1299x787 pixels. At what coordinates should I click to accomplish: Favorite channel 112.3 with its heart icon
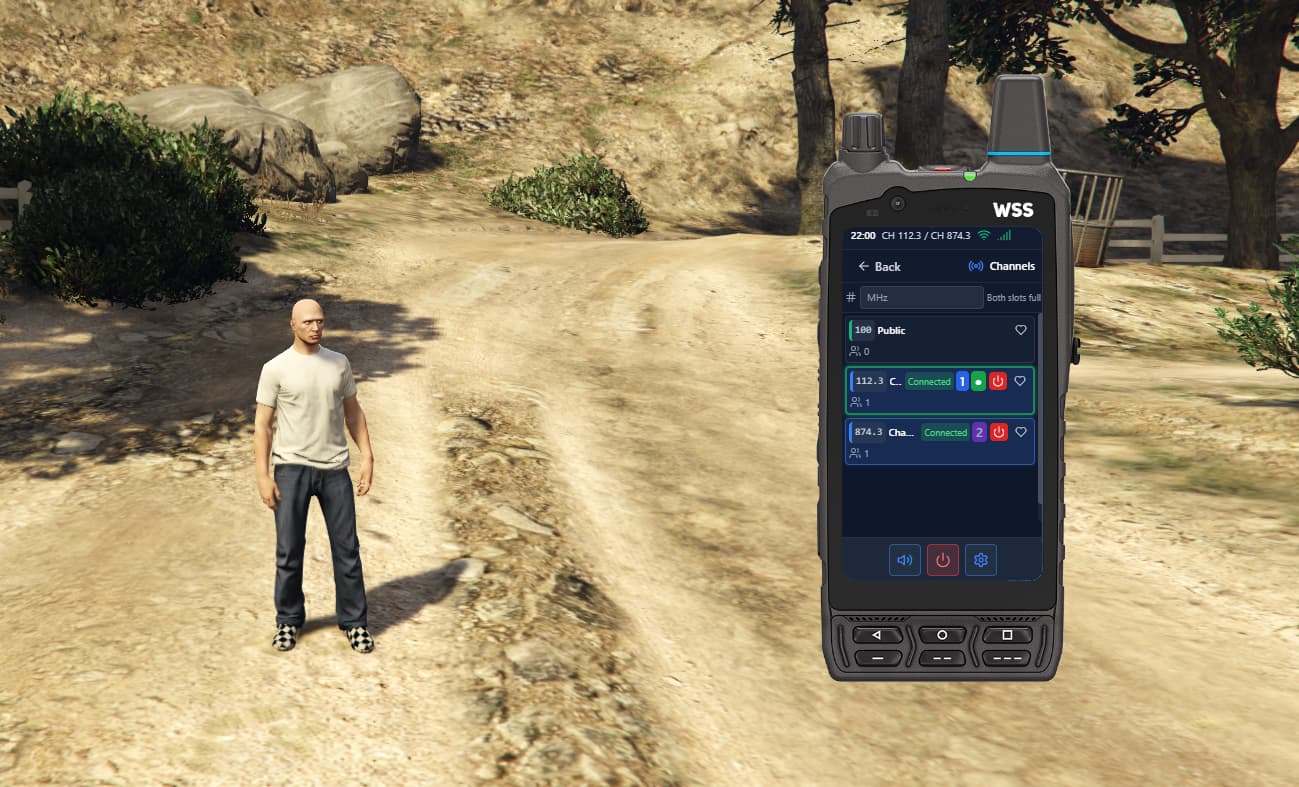(x=1020, y=381)
